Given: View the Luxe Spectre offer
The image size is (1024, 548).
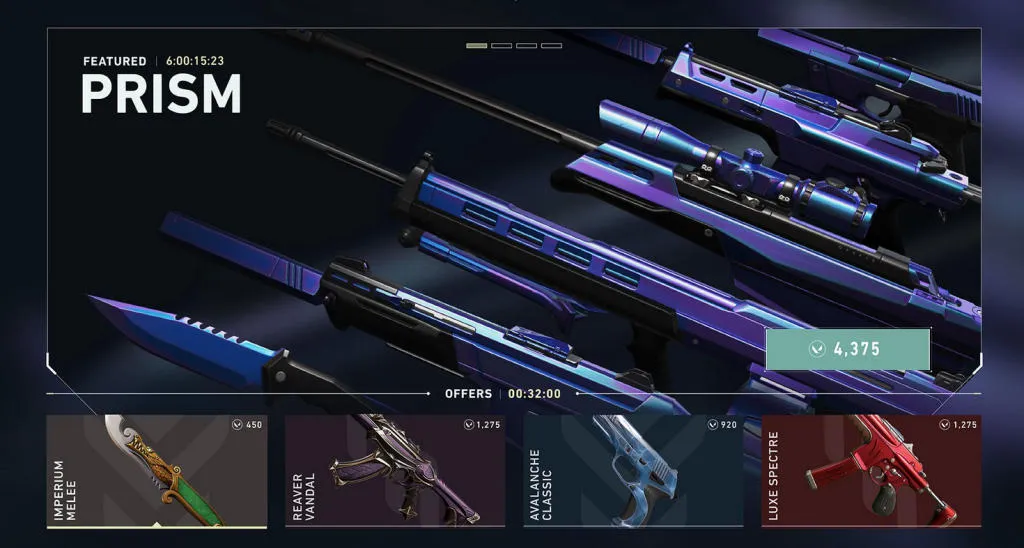Looking at the screenshot, I should (871, 470).
